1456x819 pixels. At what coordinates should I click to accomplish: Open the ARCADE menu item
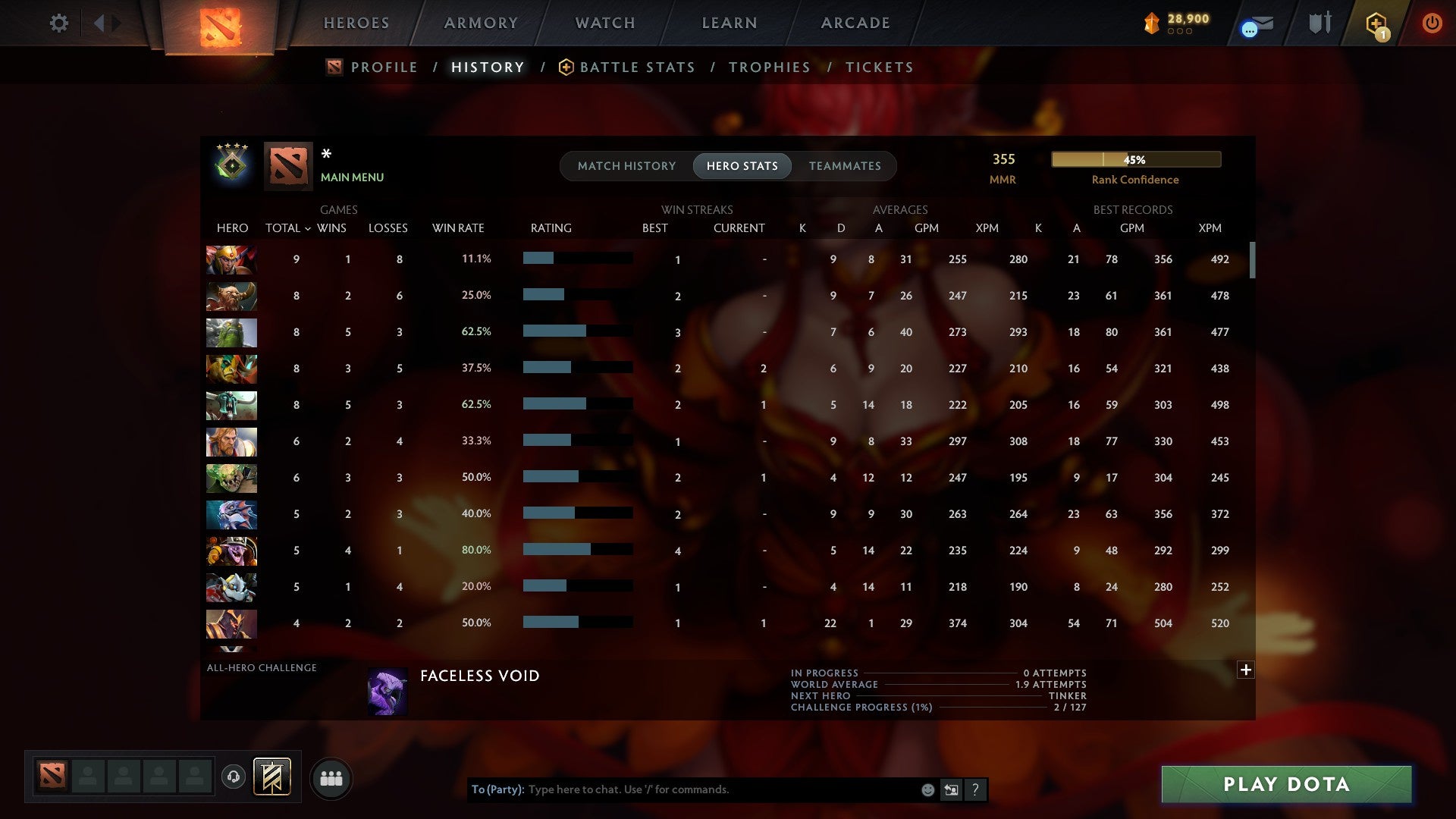click(x=855, y=23)
